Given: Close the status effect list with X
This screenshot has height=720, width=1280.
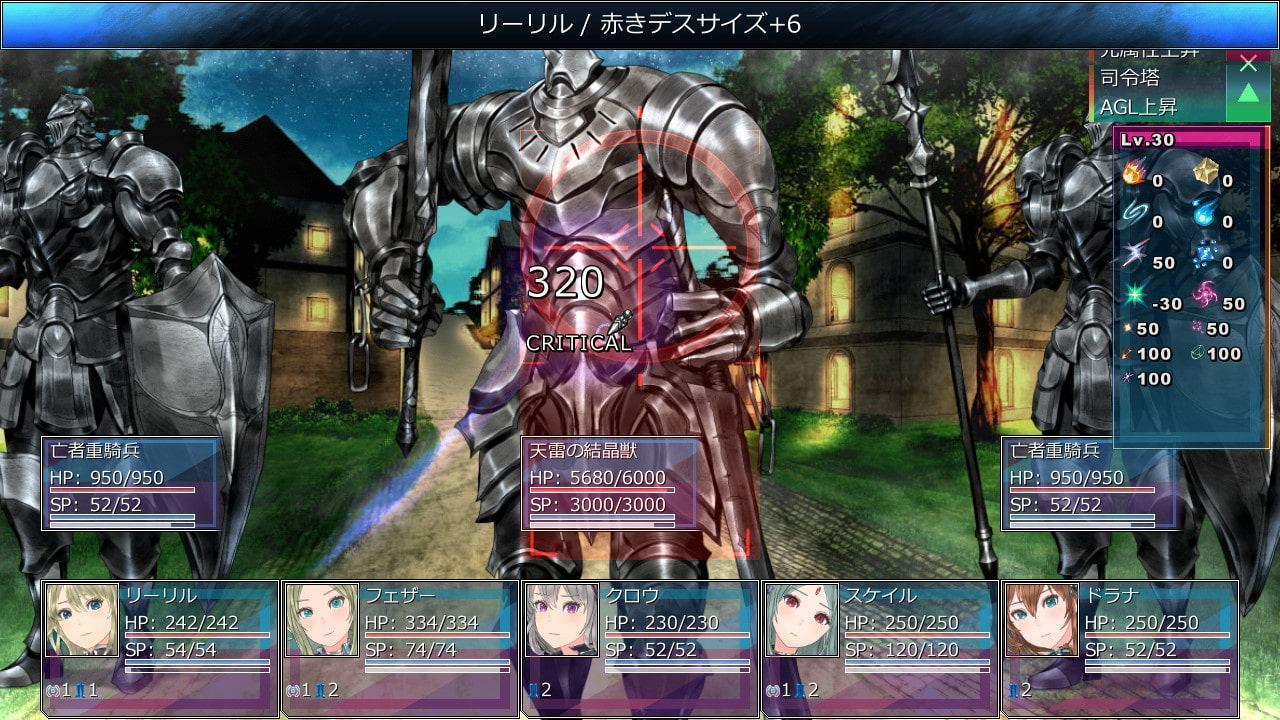Looking at the screenshot, I should pyautogui.click(x=1248, y=65).
